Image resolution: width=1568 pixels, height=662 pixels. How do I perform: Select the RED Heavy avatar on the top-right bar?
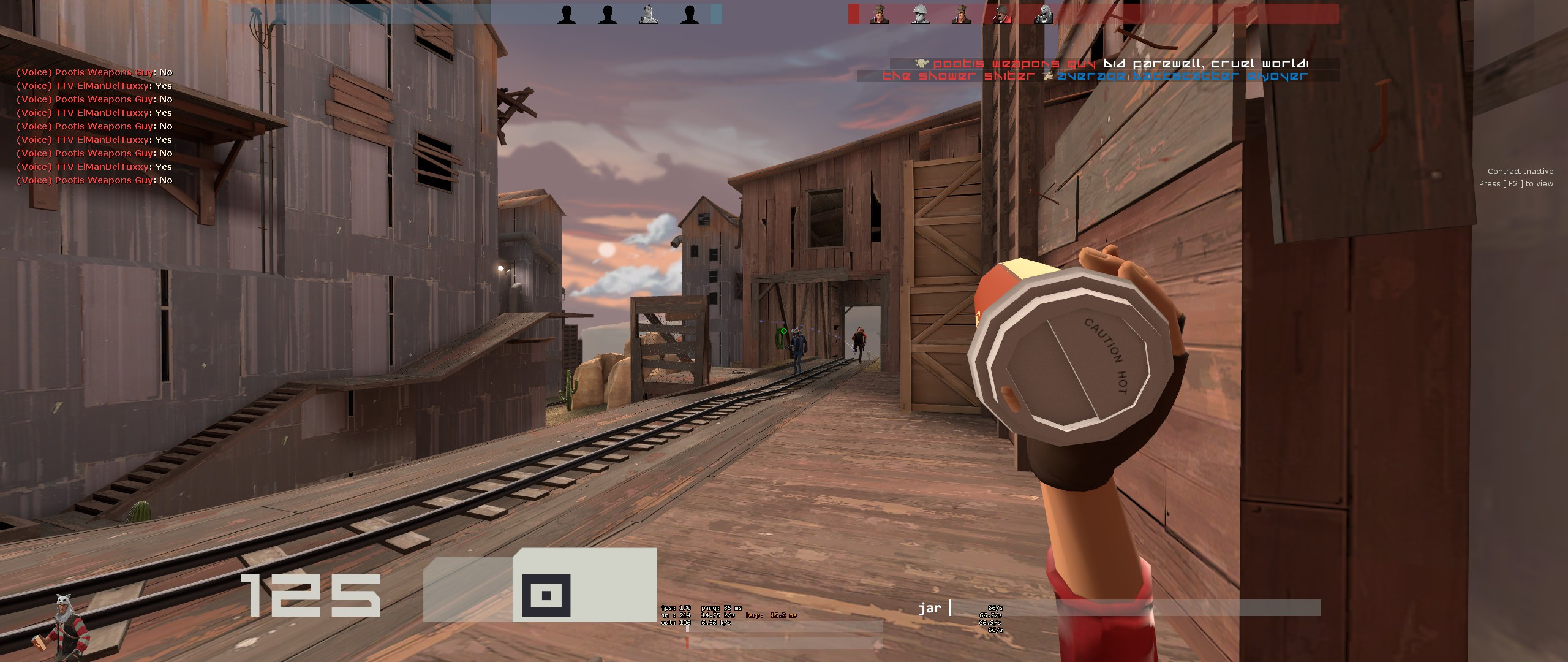[x=1044, y=13]
